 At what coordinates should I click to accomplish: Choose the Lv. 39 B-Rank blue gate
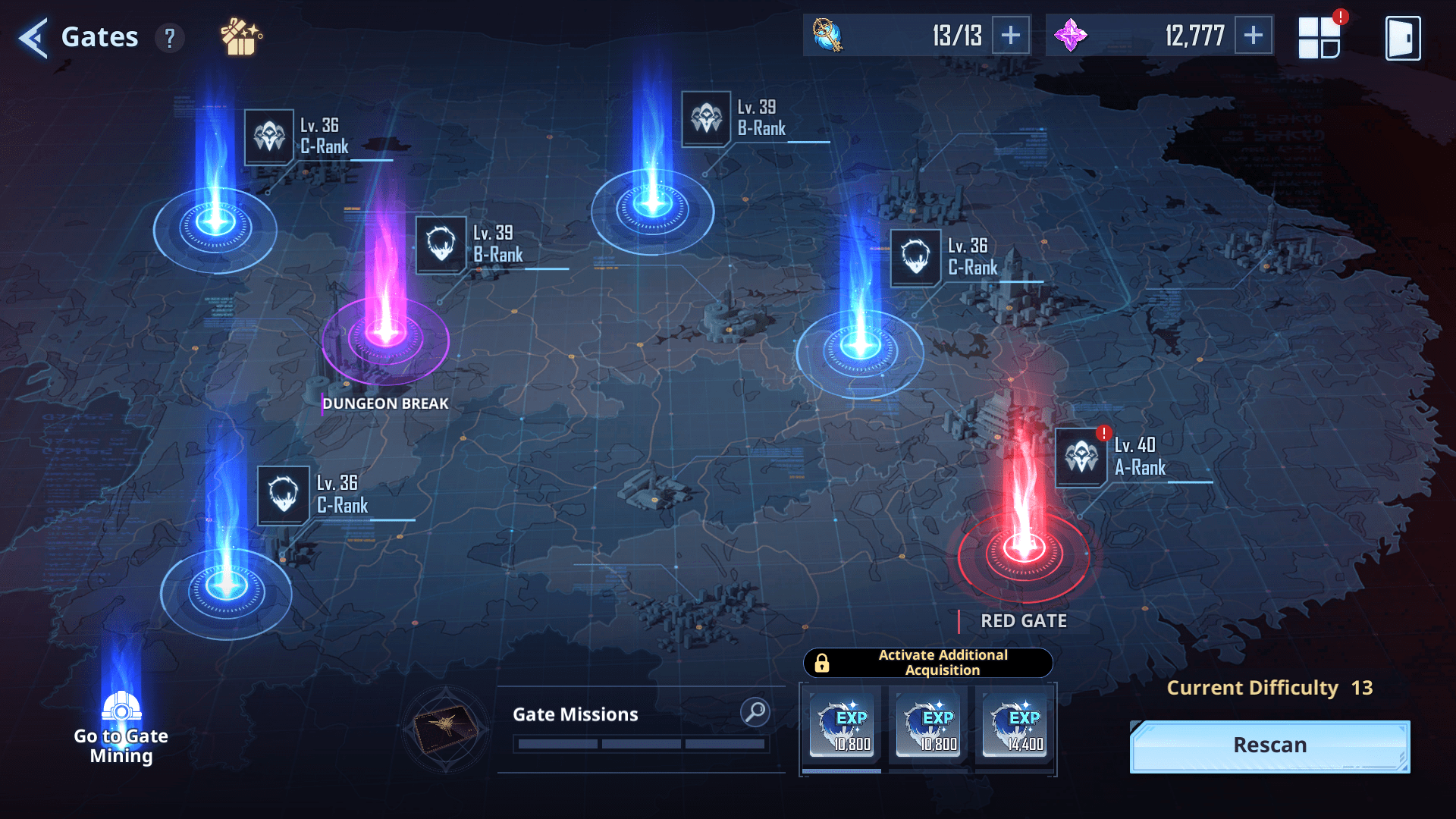click(x=652, y=205)
